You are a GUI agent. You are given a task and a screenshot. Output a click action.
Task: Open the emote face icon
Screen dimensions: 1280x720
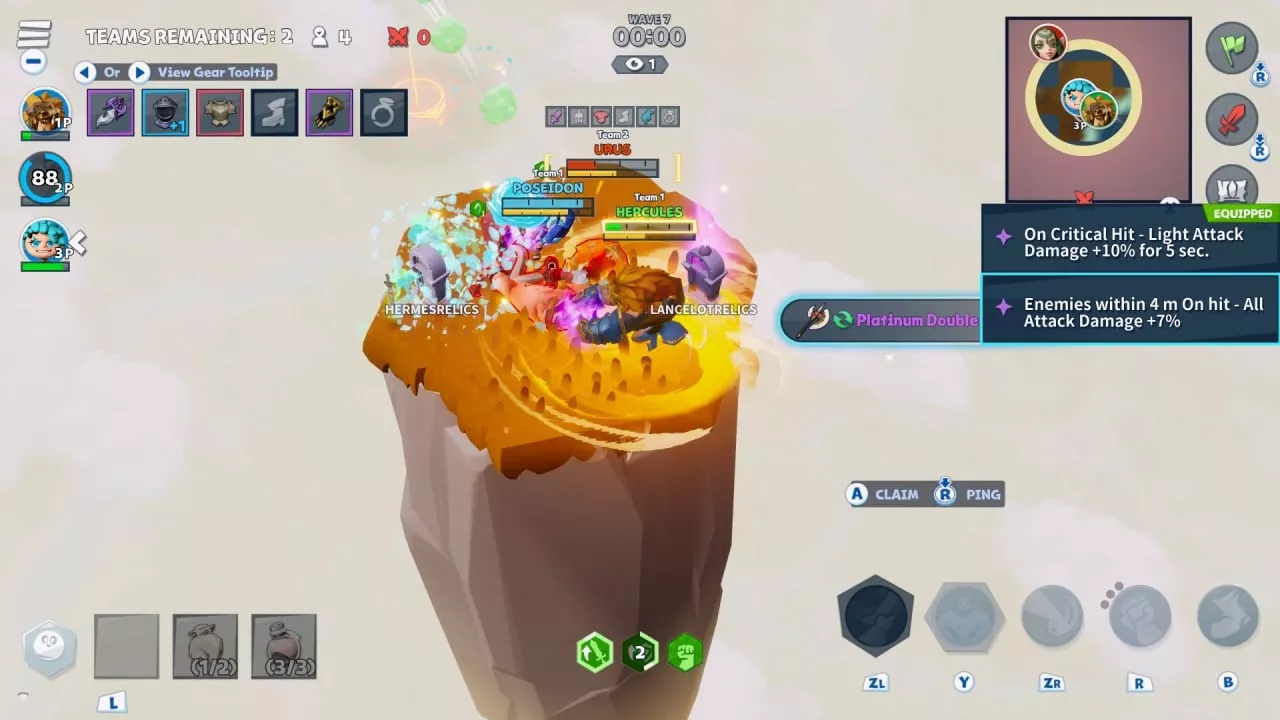click(49, 648)
